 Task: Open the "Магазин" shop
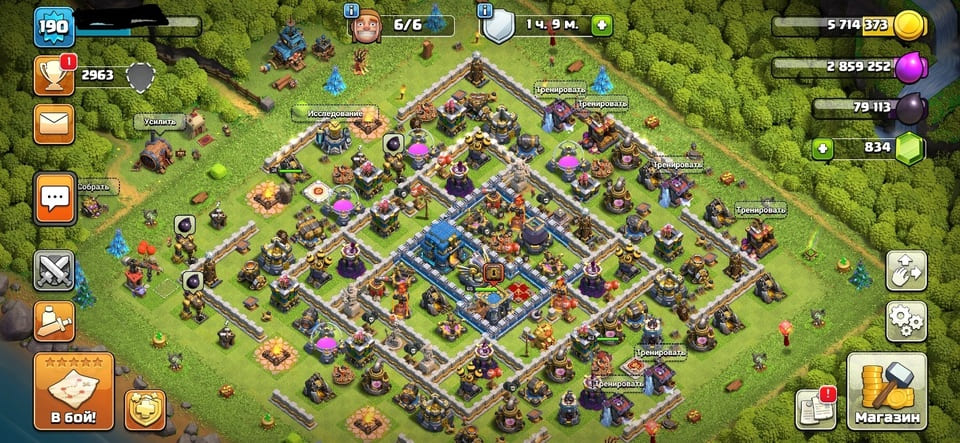click(x=886, y=390)
